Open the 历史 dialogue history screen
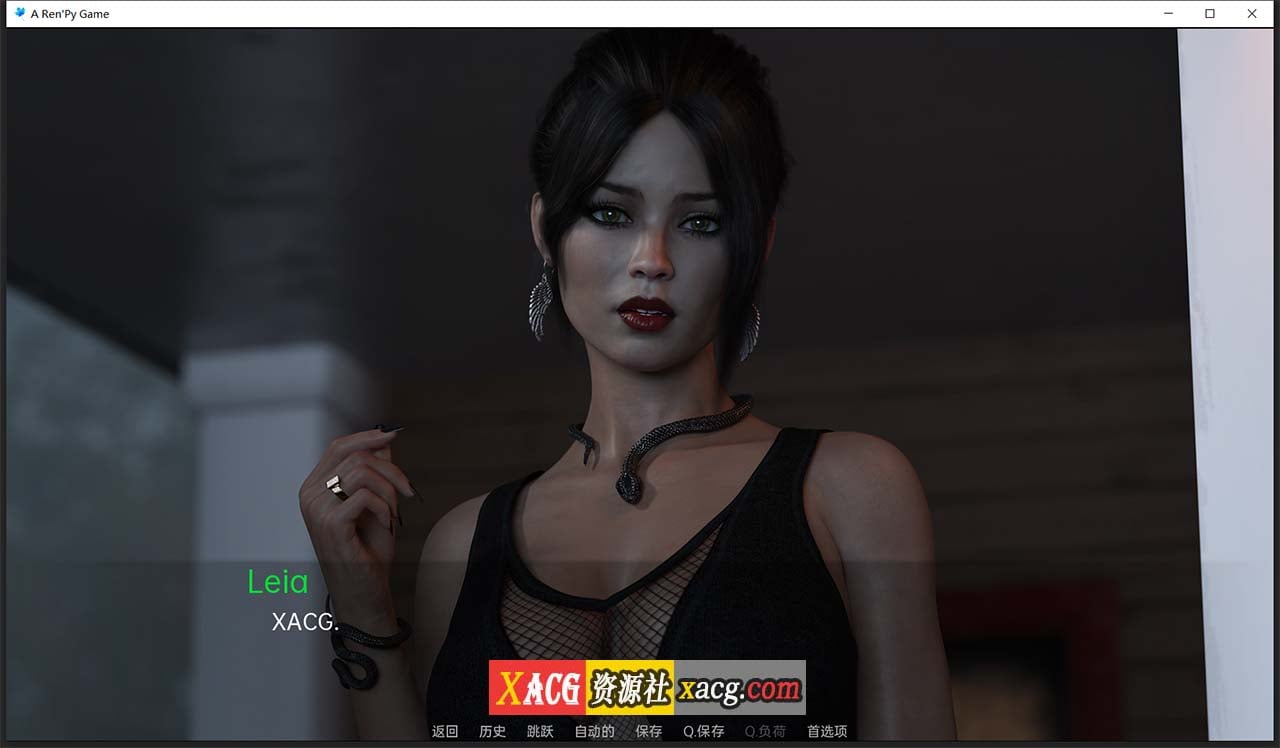 [x=492, y=731]
